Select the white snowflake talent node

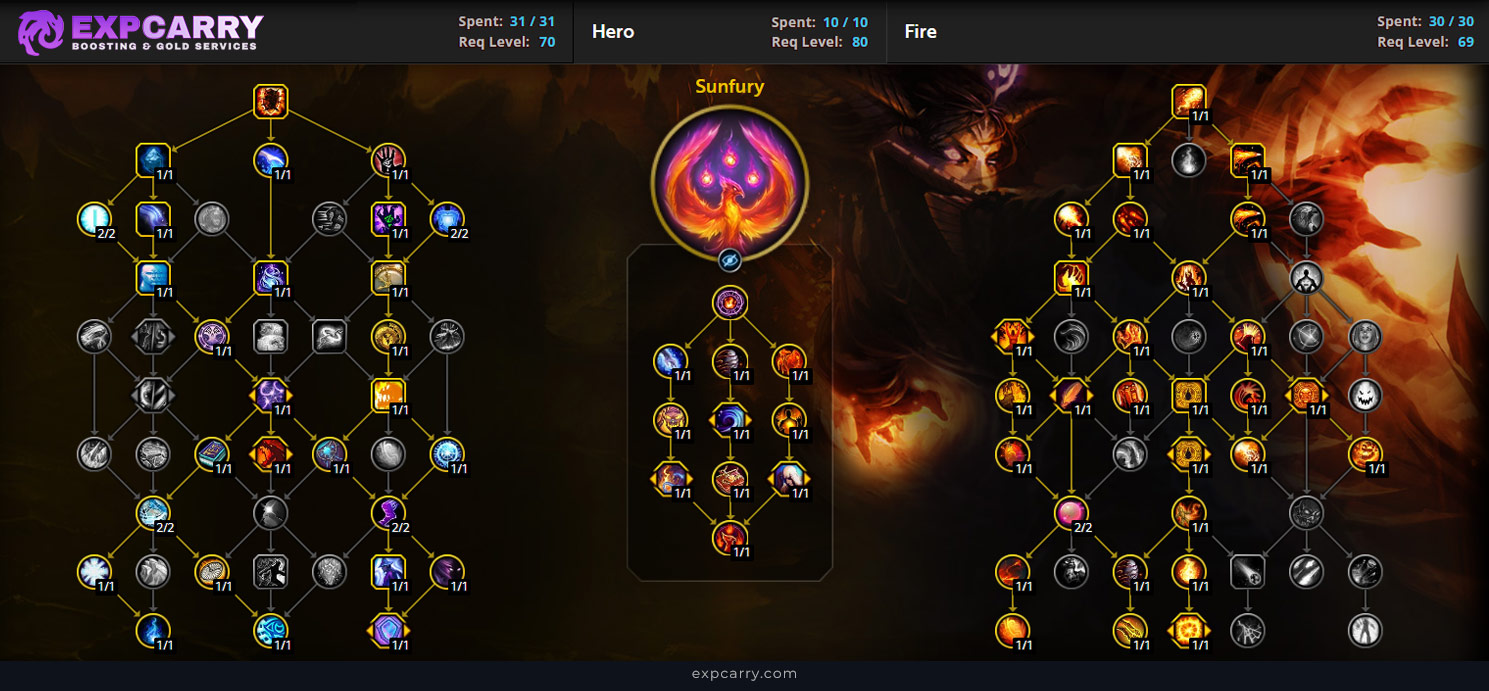[x=95, y=572]
